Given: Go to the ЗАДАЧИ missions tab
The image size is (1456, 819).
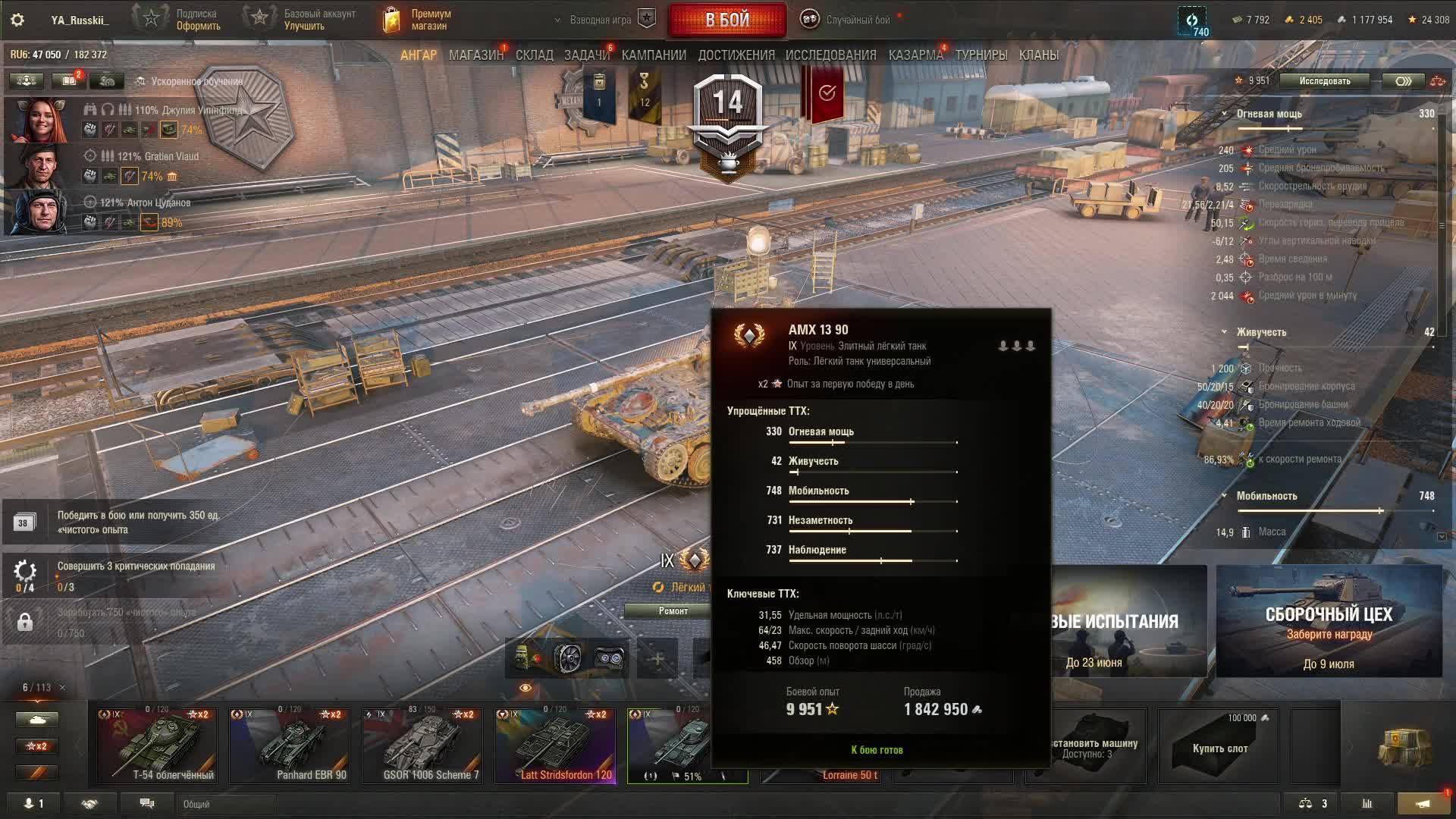Looking at the screenshot, I should tap(586, 55).
